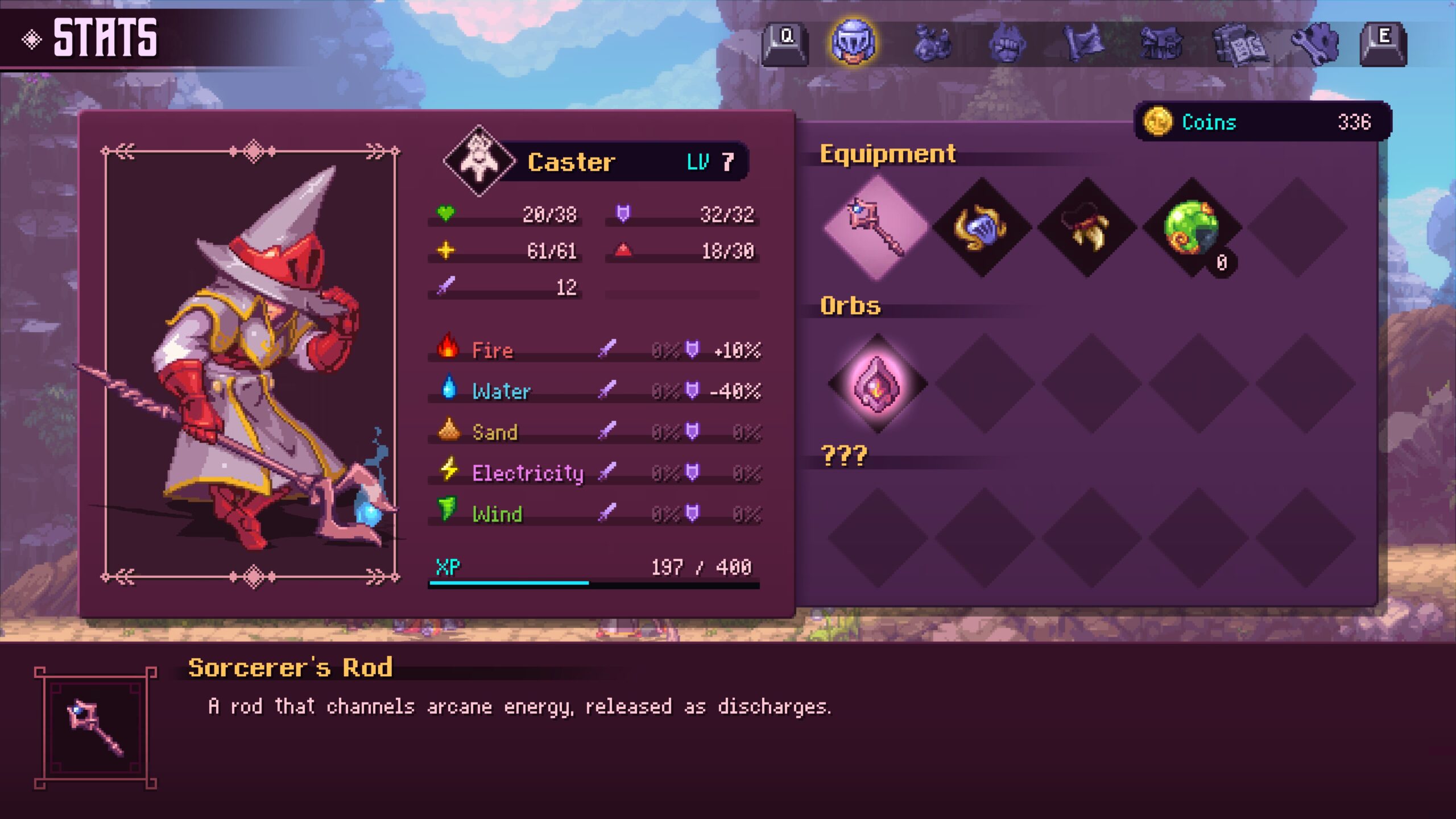This screenshot has height=819, width=1456.
Task: Open the item pouches inventory tab
Action: coord(932,43)
